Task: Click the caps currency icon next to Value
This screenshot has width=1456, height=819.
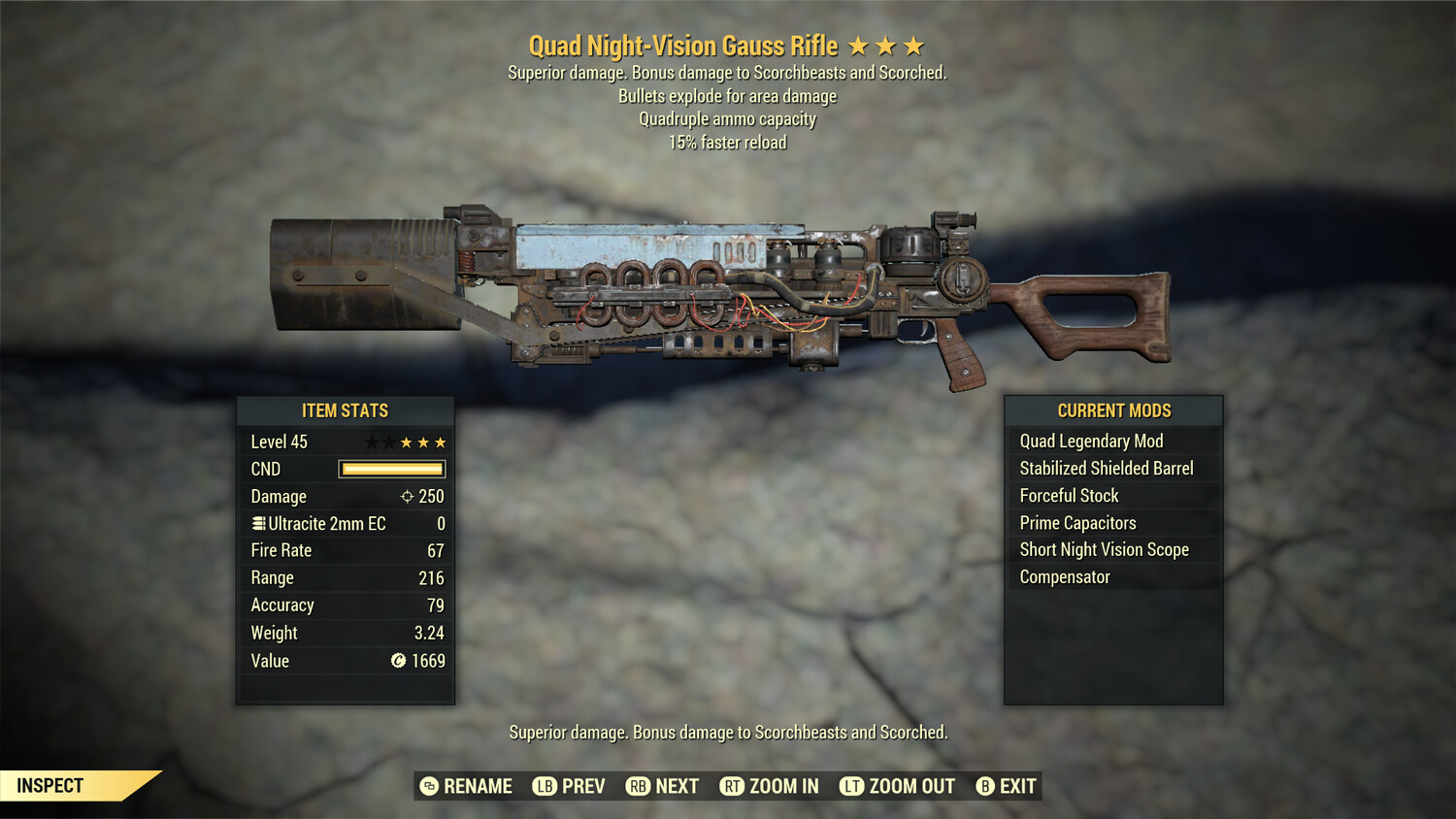Action: coord(398,661)
